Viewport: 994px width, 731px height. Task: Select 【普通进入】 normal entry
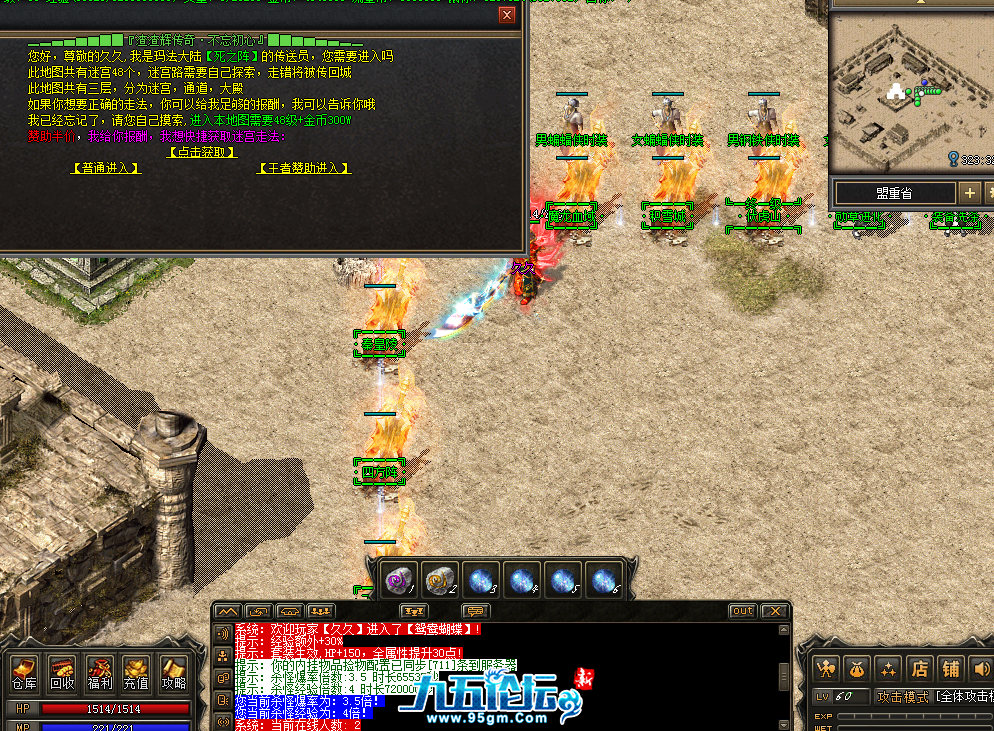106,168
